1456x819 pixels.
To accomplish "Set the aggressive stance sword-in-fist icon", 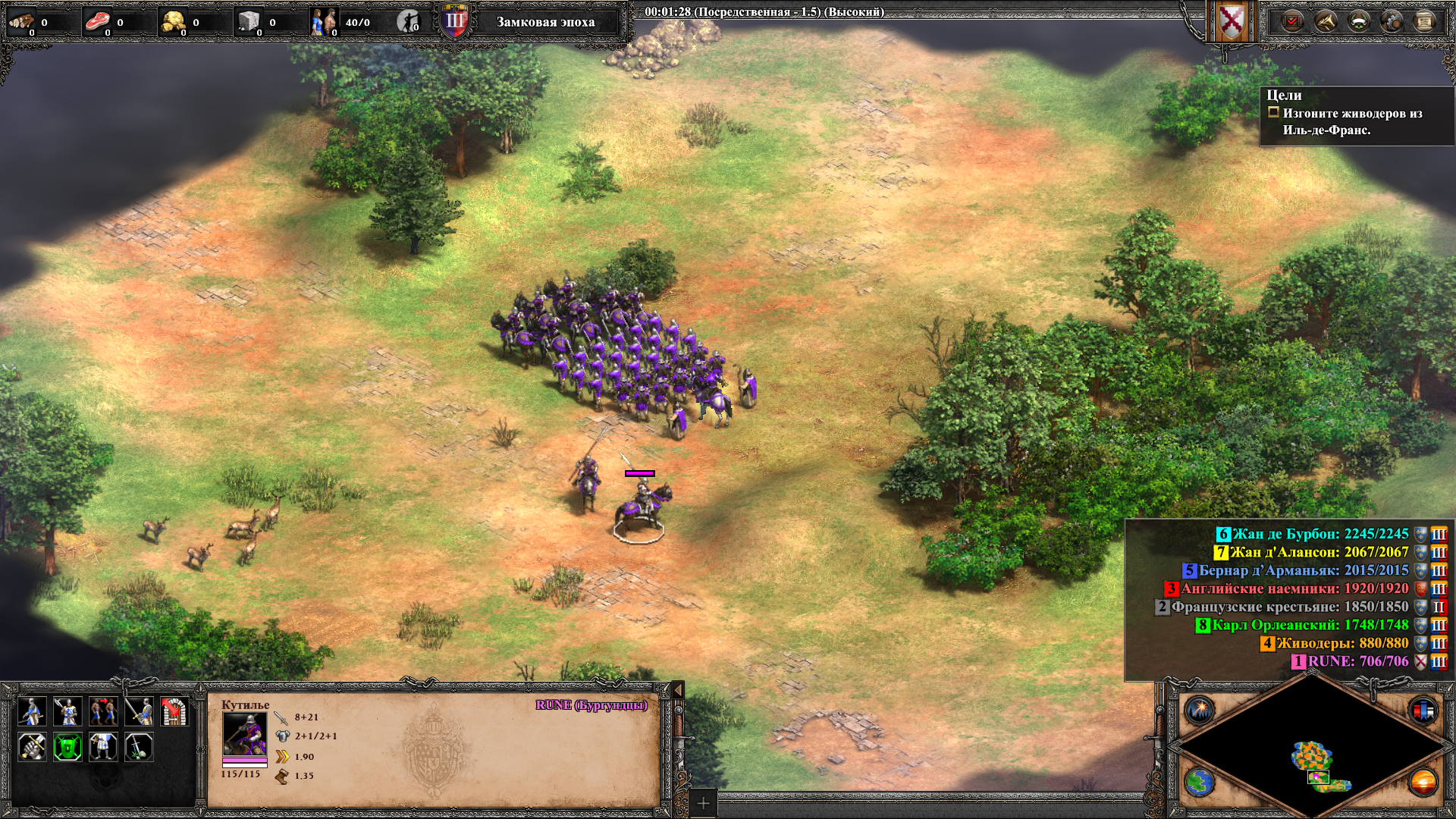I will pyautogui.click(x=32, y=747).
